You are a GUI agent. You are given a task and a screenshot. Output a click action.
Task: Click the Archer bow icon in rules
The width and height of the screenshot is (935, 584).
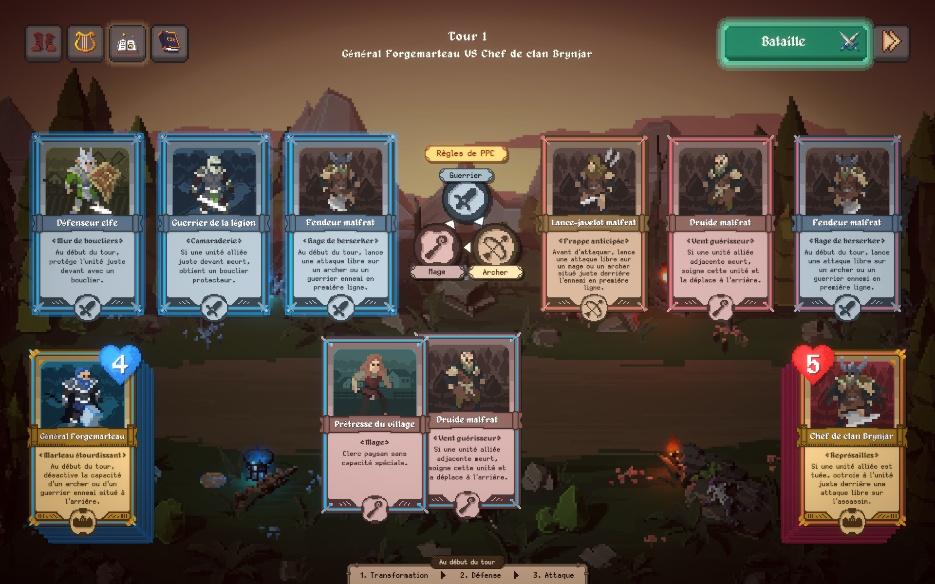point(495,246)
